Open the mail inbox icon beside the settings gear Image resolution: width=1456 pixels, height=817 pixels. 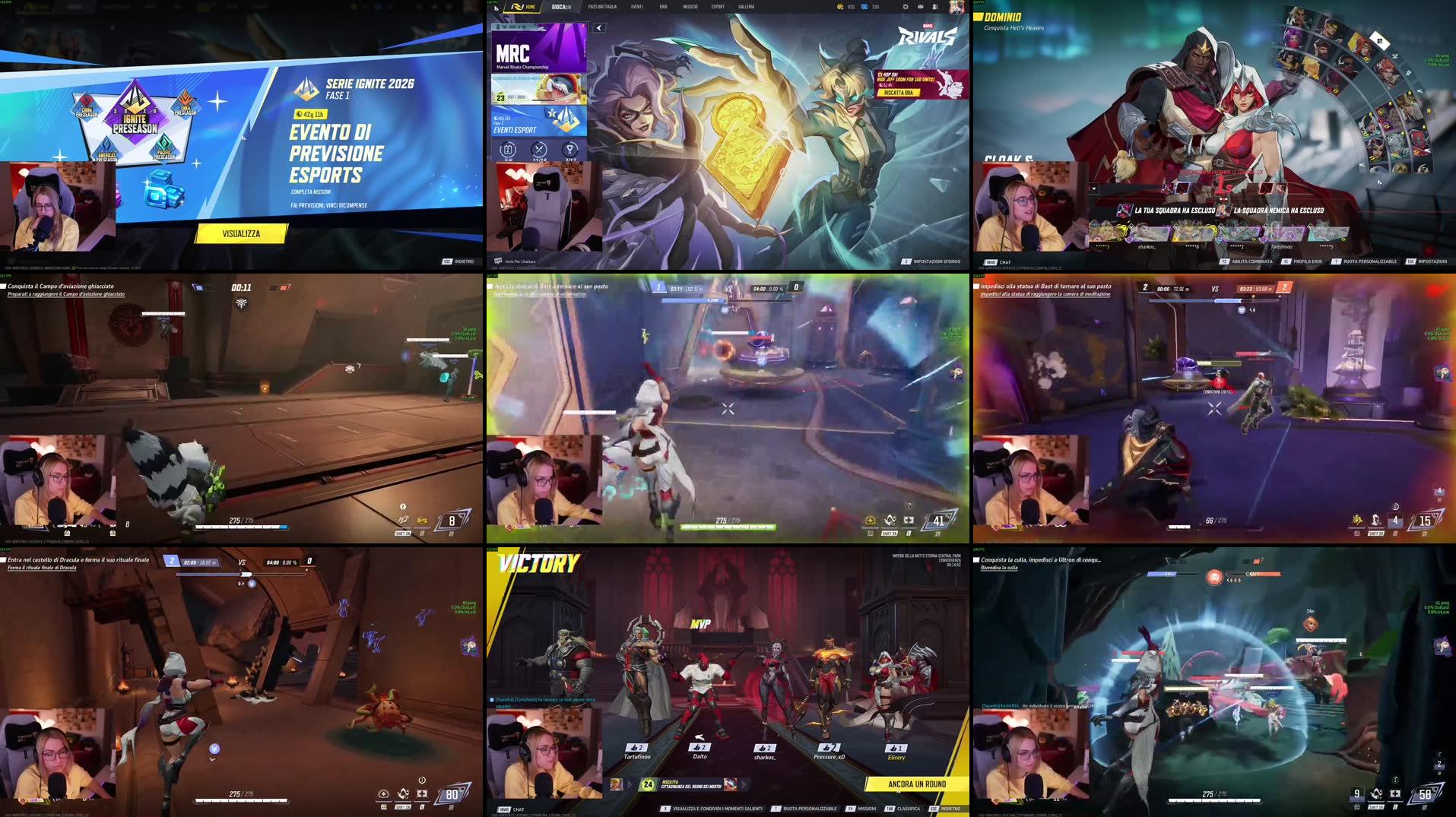click(x=921, y=7)
